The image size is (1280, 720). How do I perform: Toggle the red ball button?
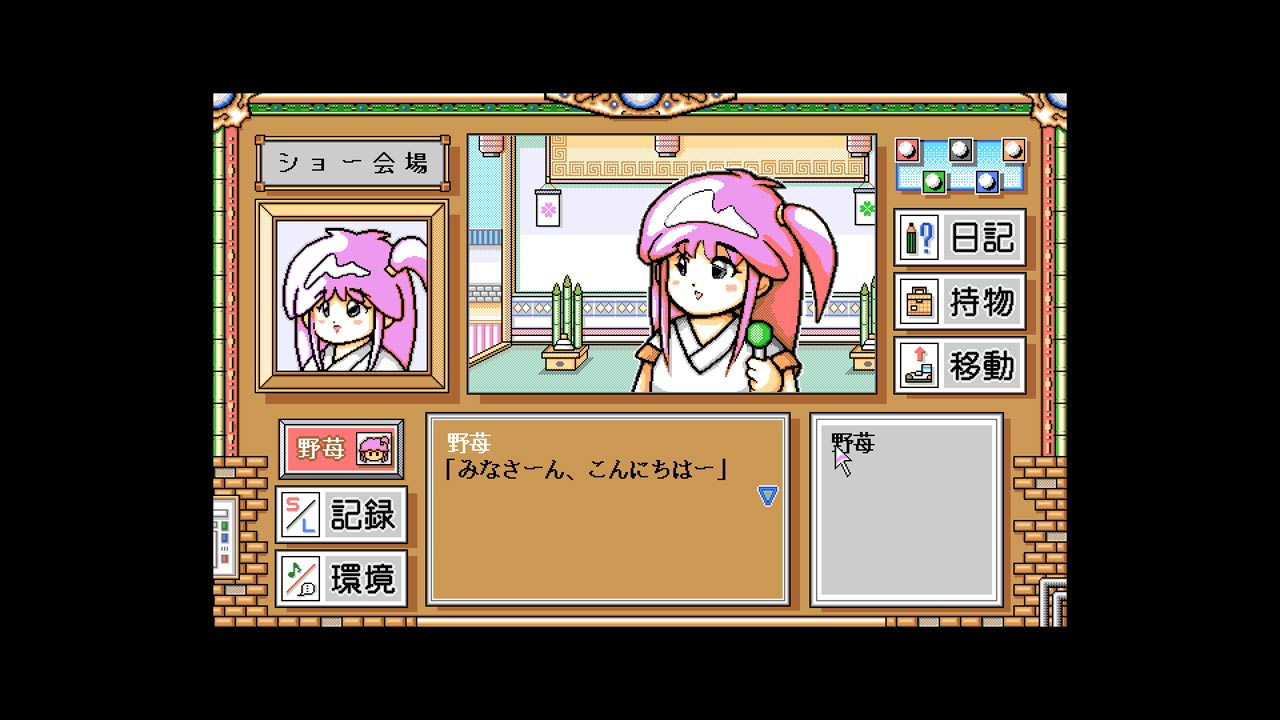(906, 150)
